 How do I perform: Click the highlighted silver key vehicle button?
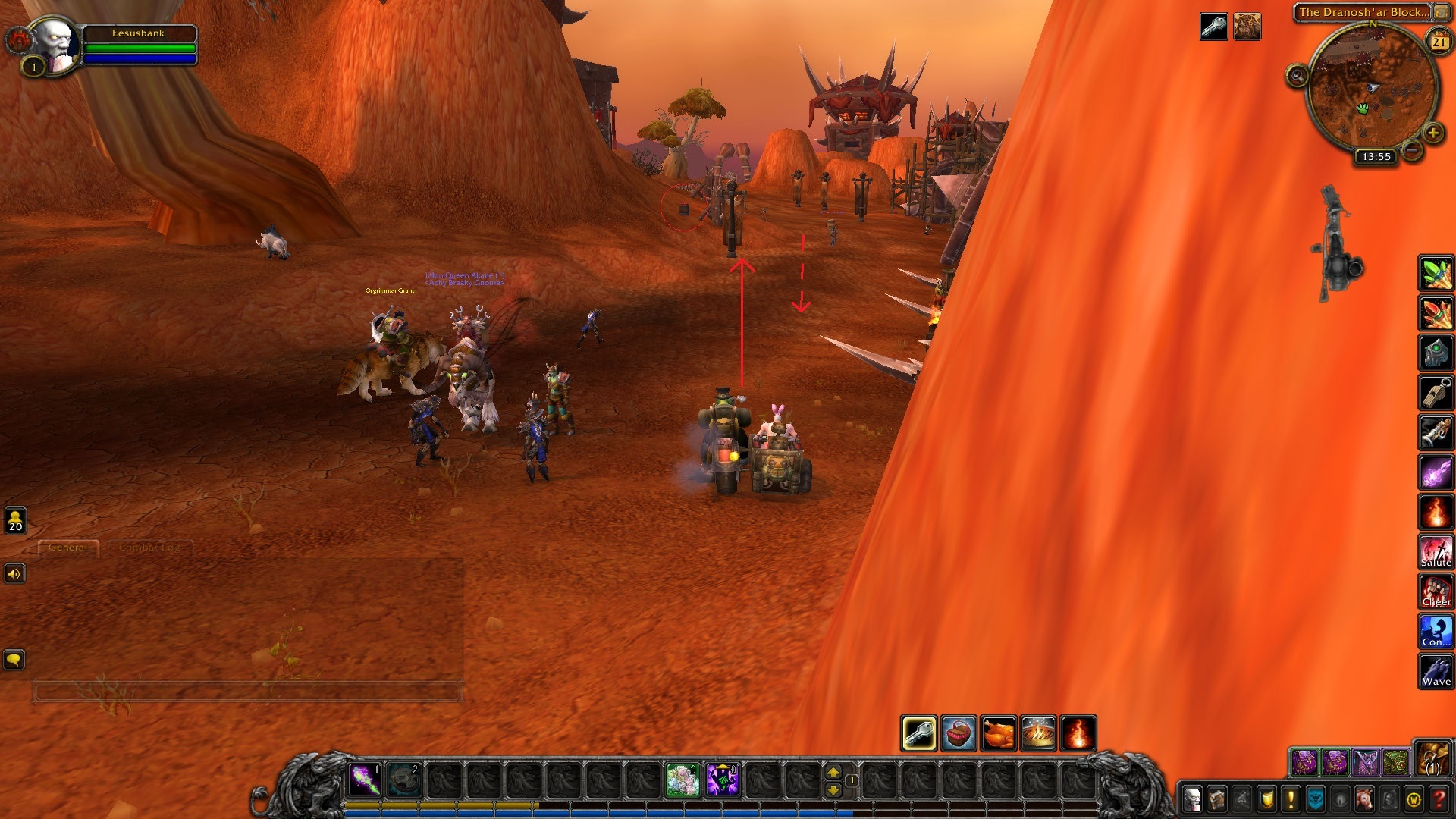coord(918,733)
